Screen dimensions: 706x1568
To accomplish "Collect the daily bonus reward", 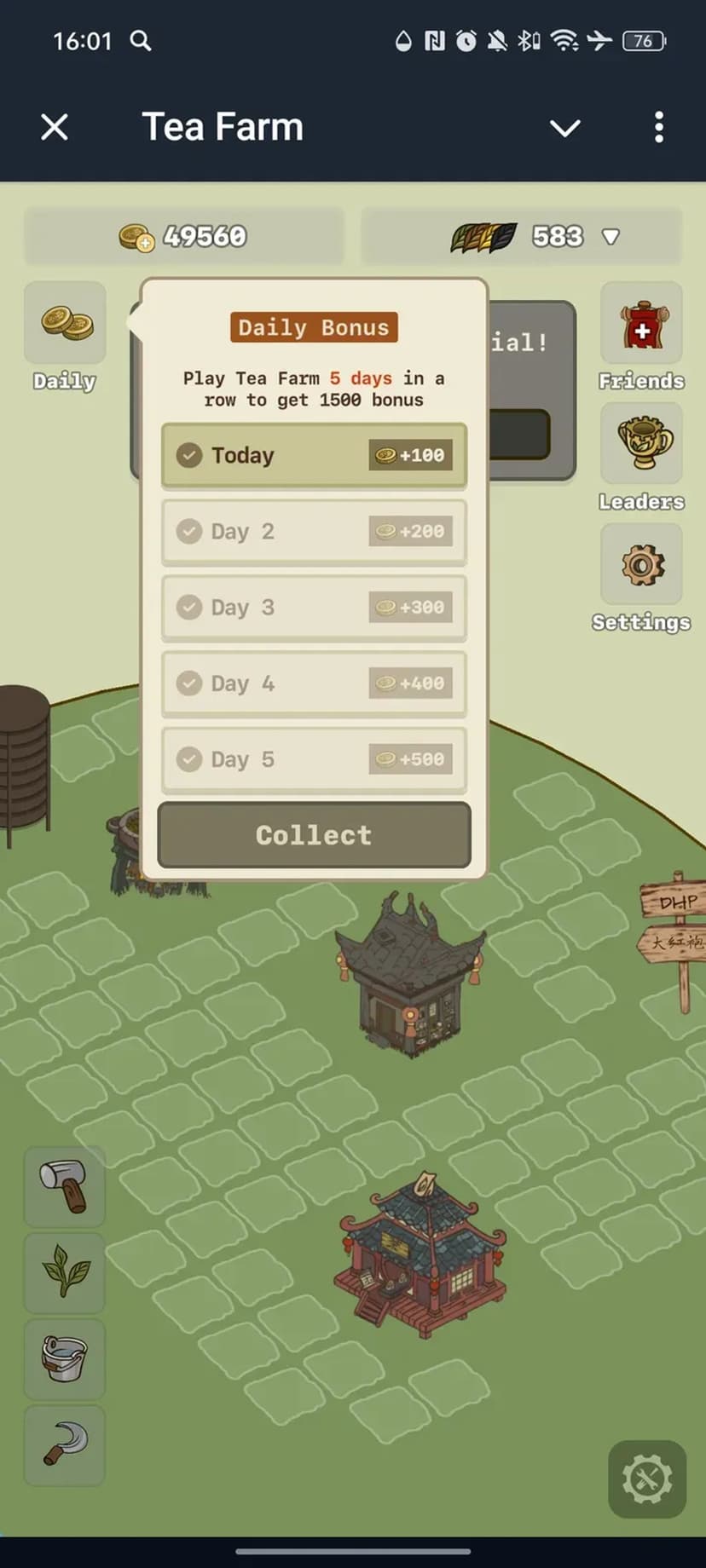I will tap(314, 835).
